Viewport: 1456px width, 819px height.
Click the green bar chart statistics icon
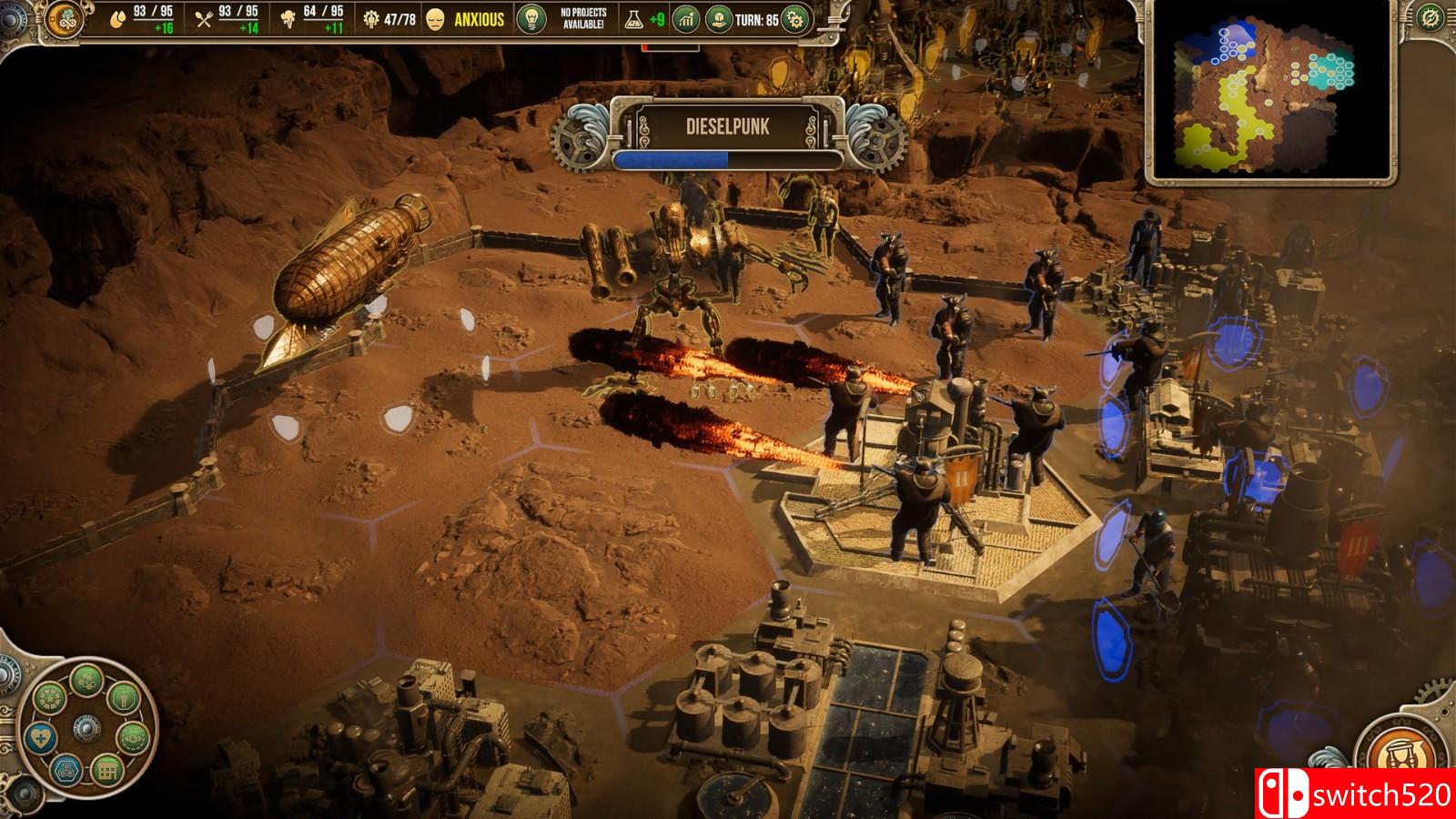[685, 18]
